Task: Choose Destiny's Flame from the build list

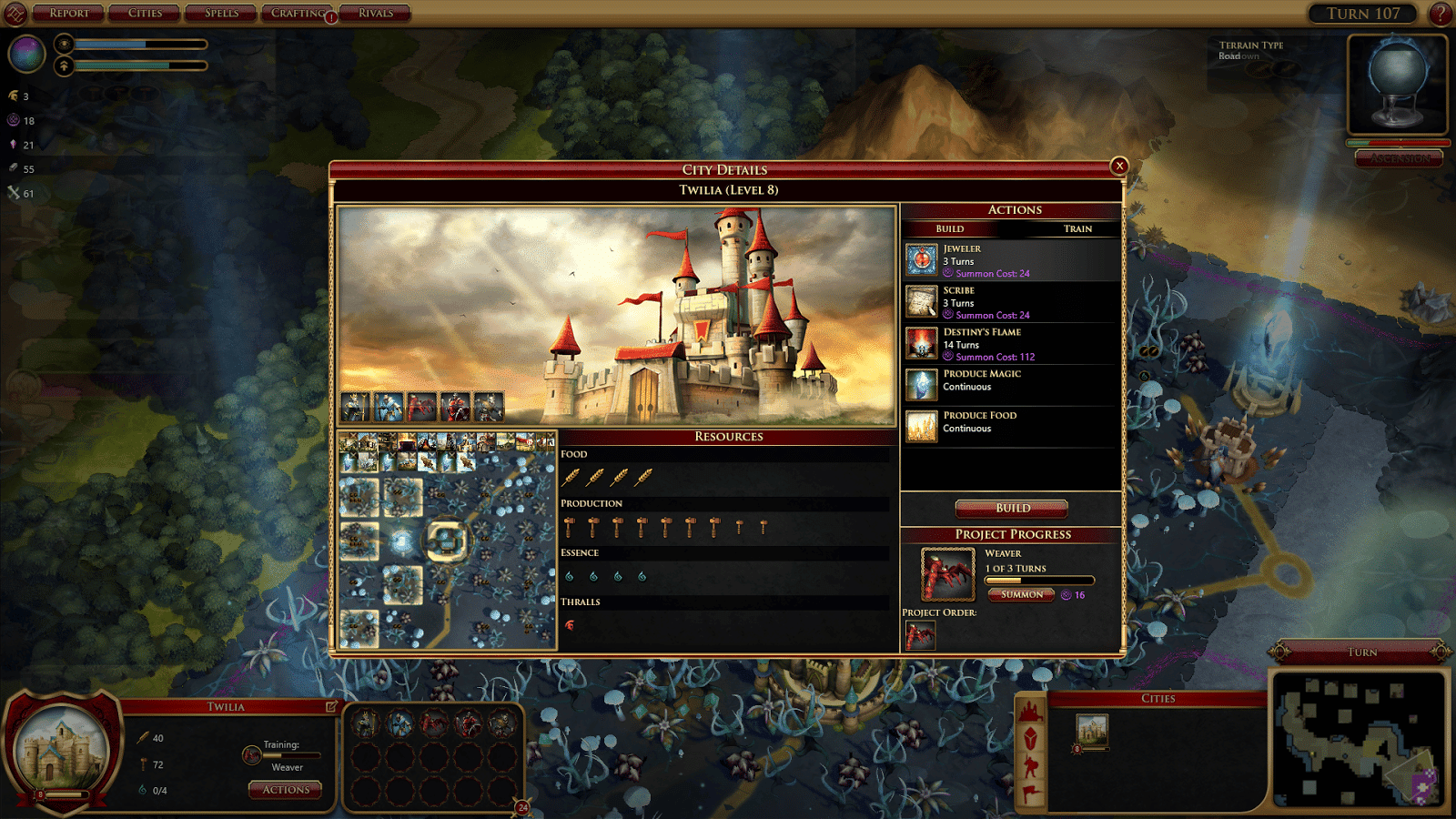Action: click(1010, 344)
